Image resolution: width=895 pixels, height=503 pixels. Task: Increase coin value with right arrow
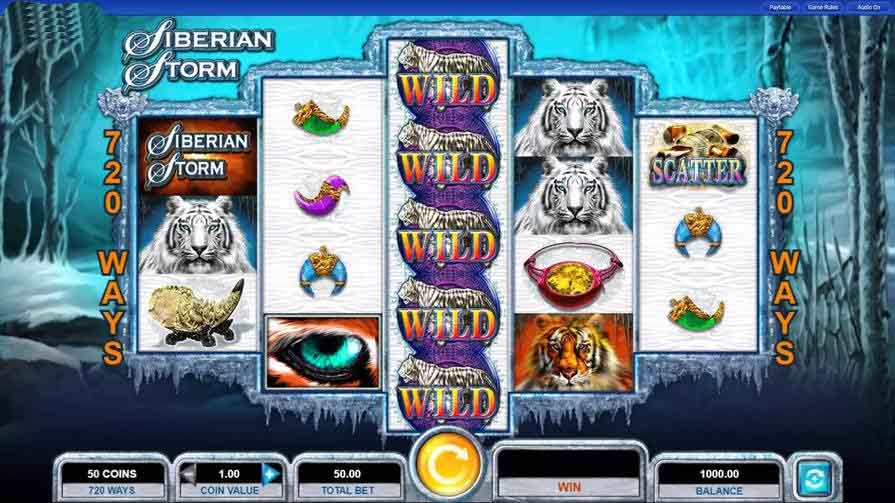point(269,473)
